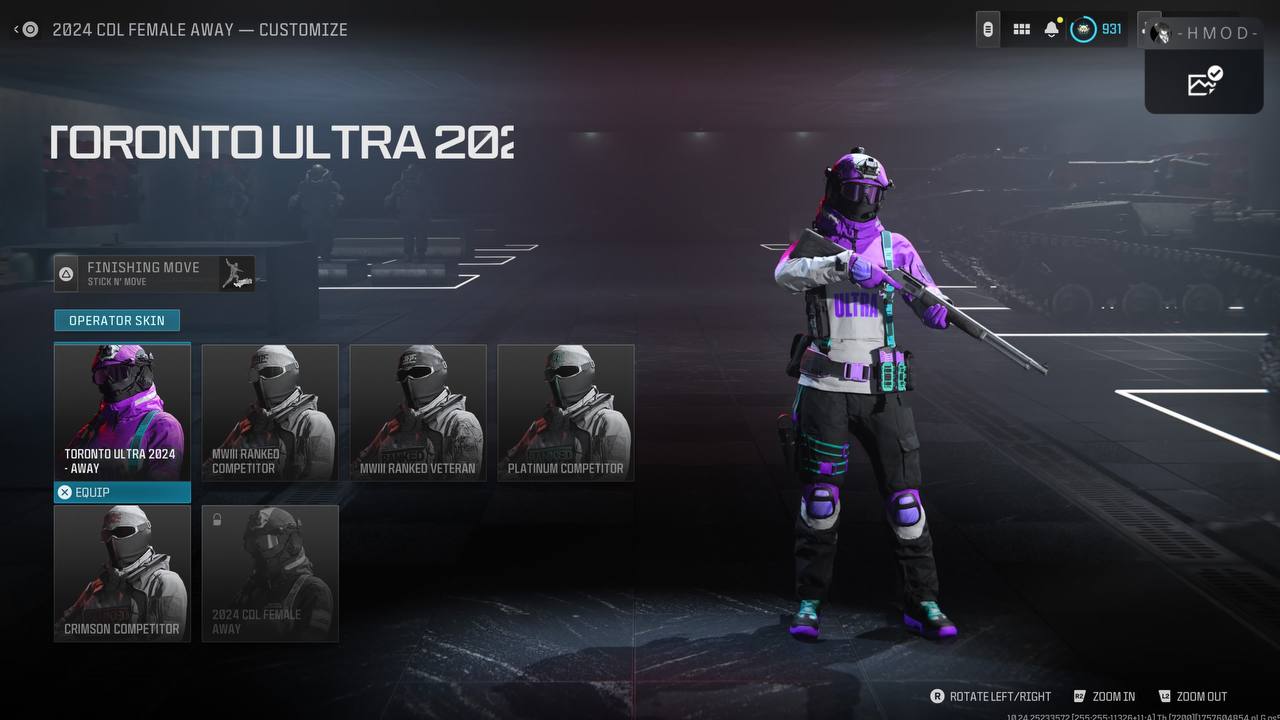The image size is (1280, 720).
Task: Open the notifications bell
Action: [x=1051, y=30]
